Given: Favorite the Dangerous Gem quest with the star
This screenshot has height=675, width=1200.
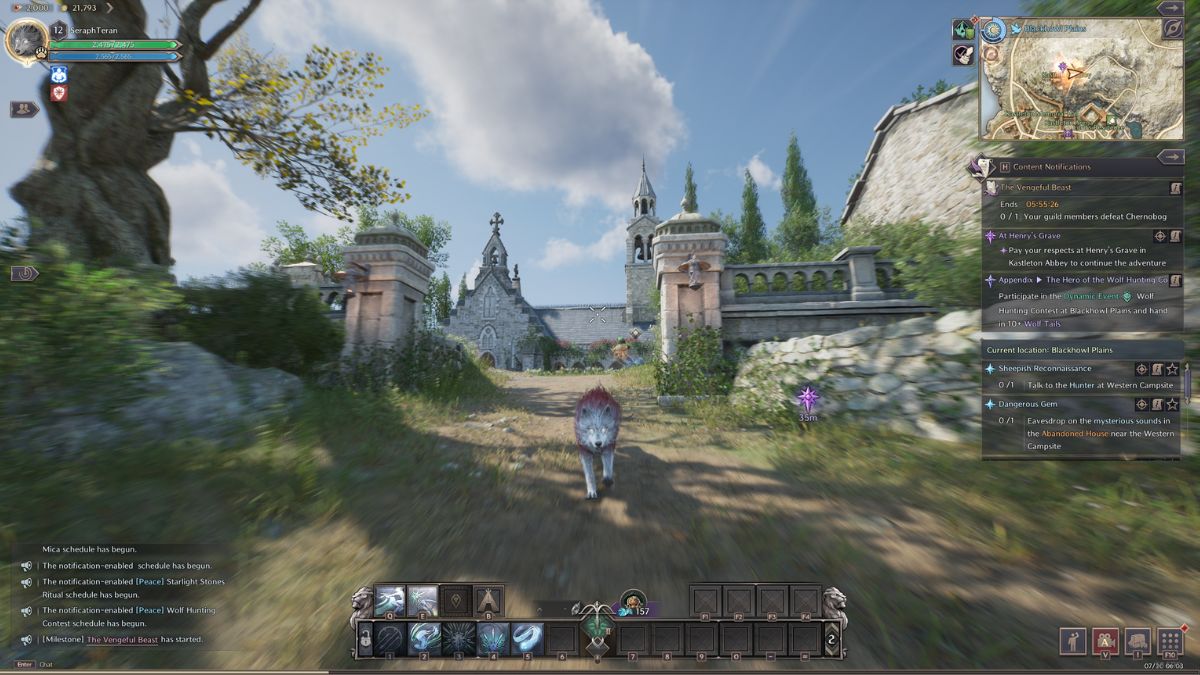Looking at the screenshot, I should coord(1172,405).
